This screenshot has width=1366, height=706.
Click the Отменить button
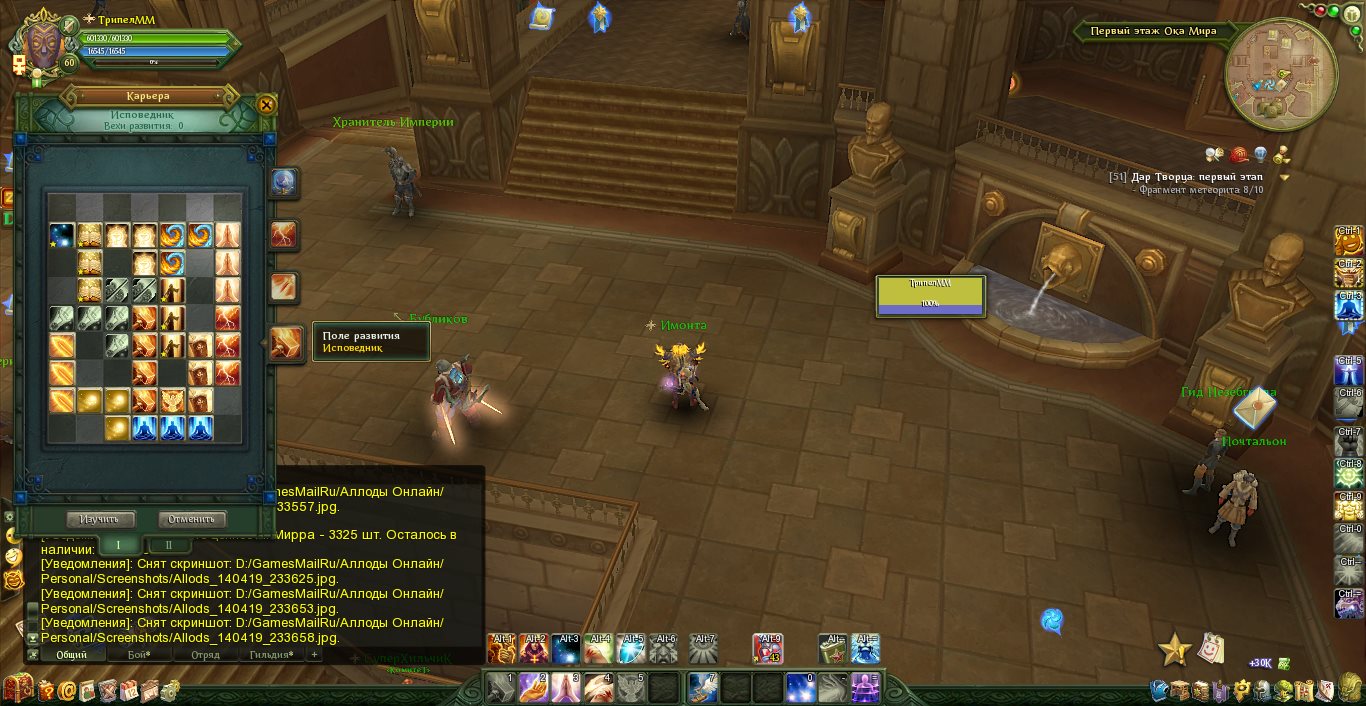[192, 519]
